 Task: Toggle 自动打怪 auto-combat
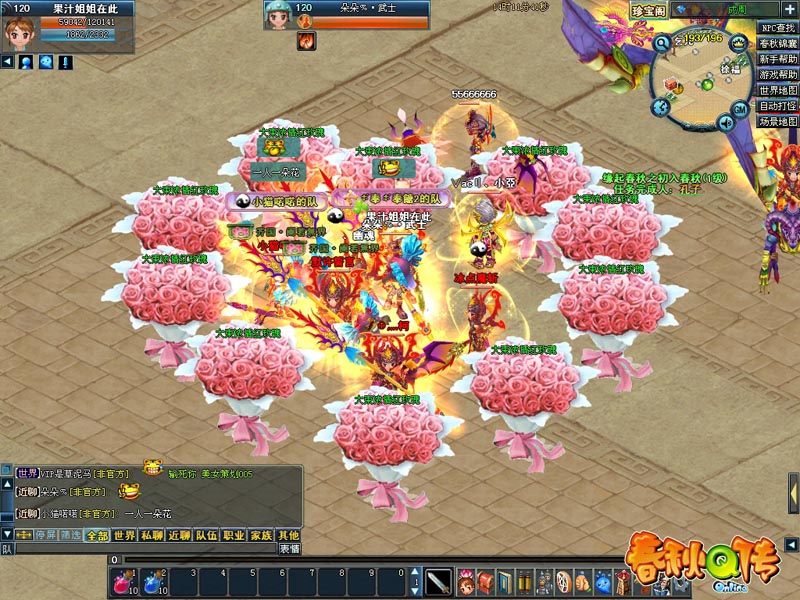tap(778, 106)
